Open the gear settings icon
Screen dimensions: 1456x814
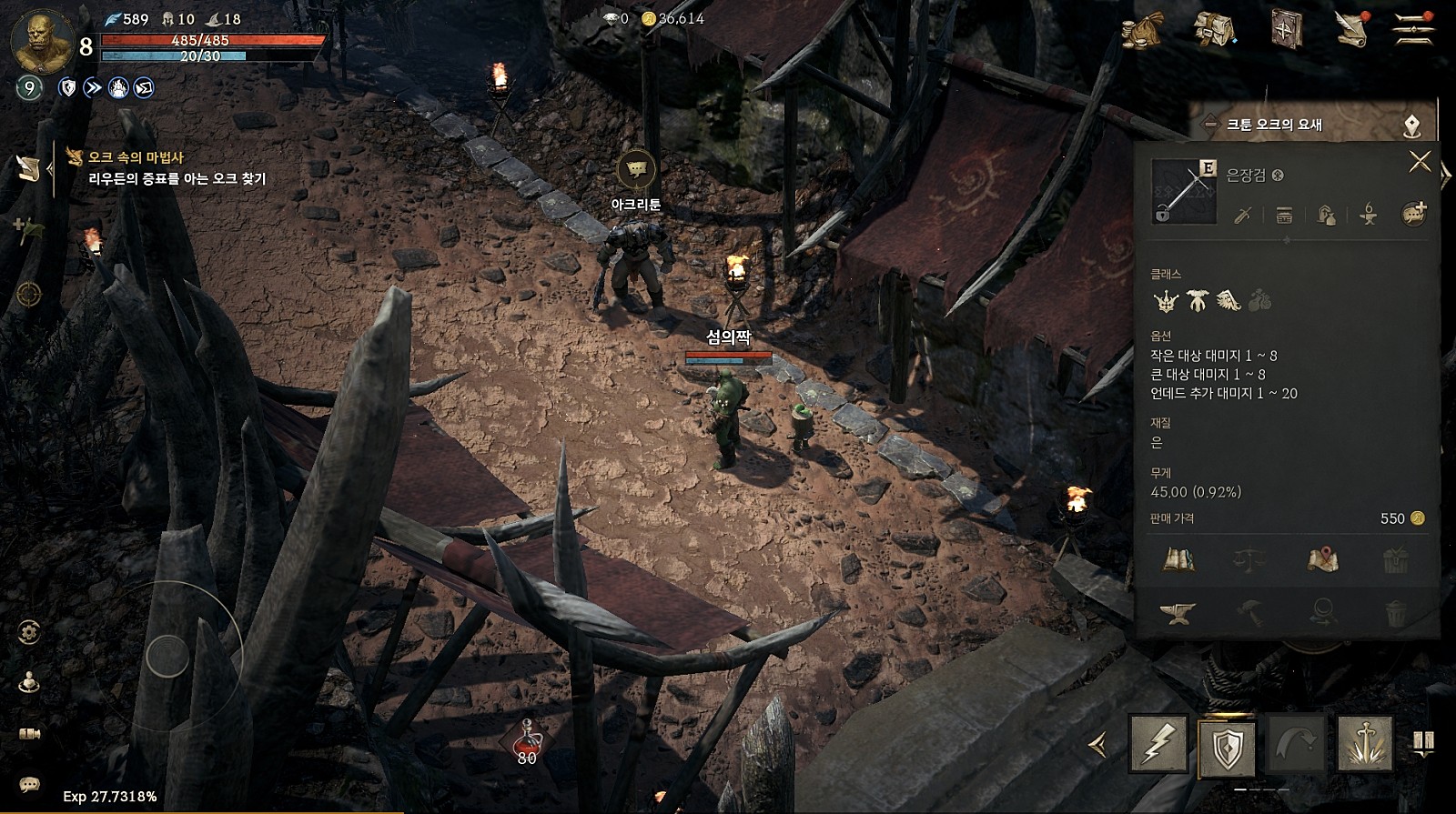29,631
